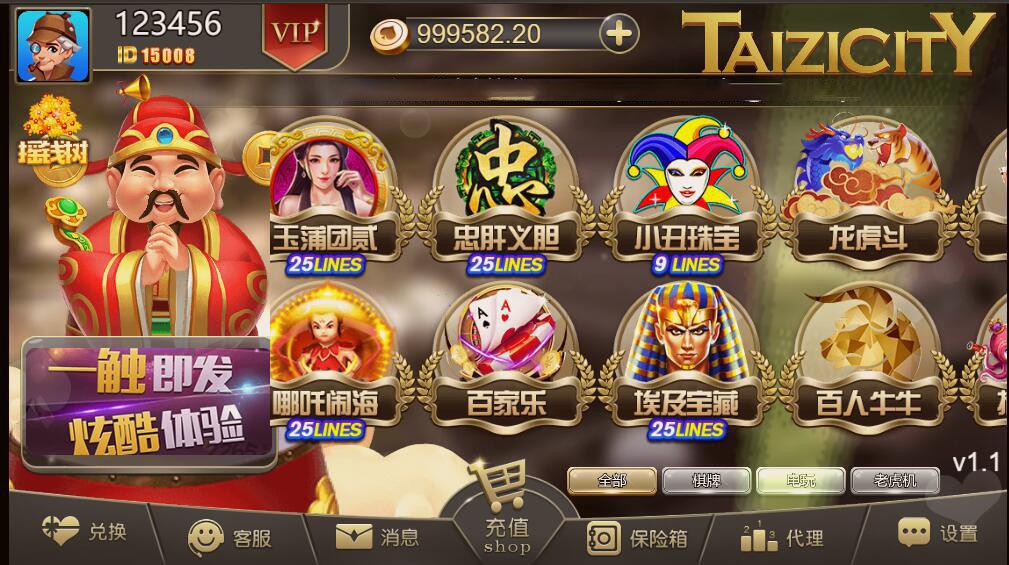The width and height of the screenshot is (1009, 565).
Task: Show the 老虎机 slot machine tab
Action: (x=895, y=480)
